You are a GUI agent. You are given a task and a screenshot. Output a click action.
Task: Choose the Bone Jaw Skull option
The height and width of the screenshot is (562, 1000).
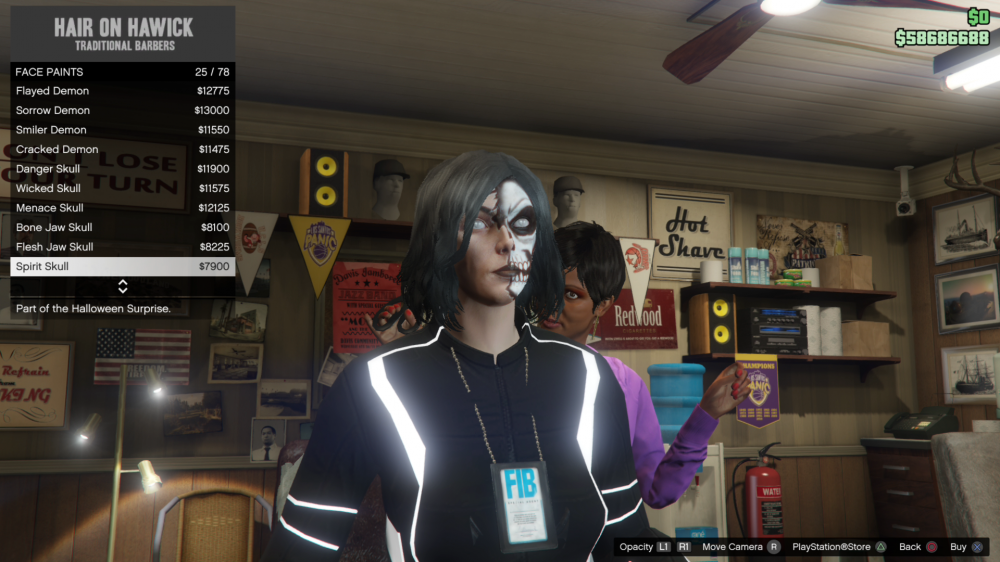click(x=122, y=227)
